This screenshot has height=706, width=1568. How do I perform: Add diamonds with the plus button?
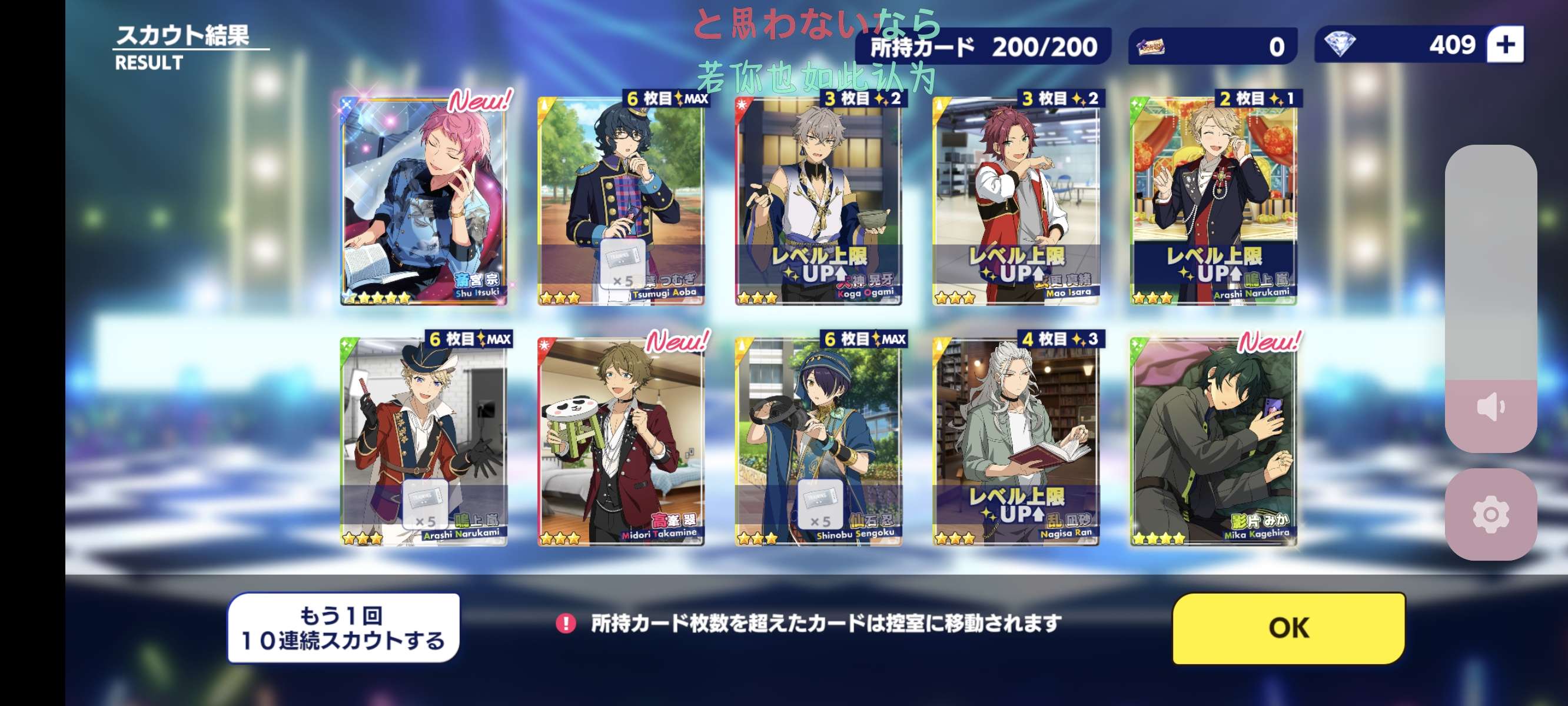1504,45
